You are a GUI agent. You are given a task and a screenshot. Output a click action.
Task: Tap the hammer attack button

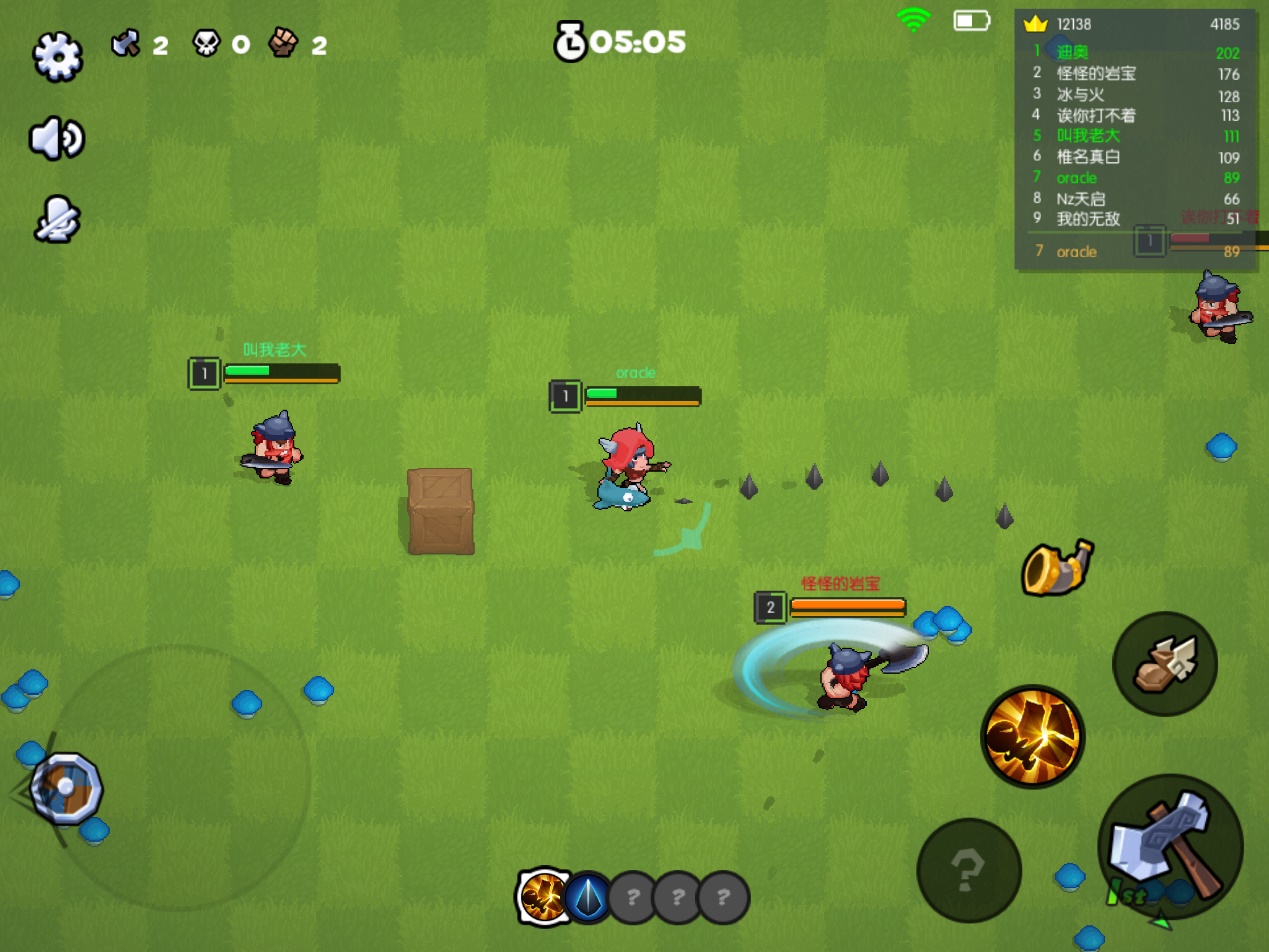1170,846
